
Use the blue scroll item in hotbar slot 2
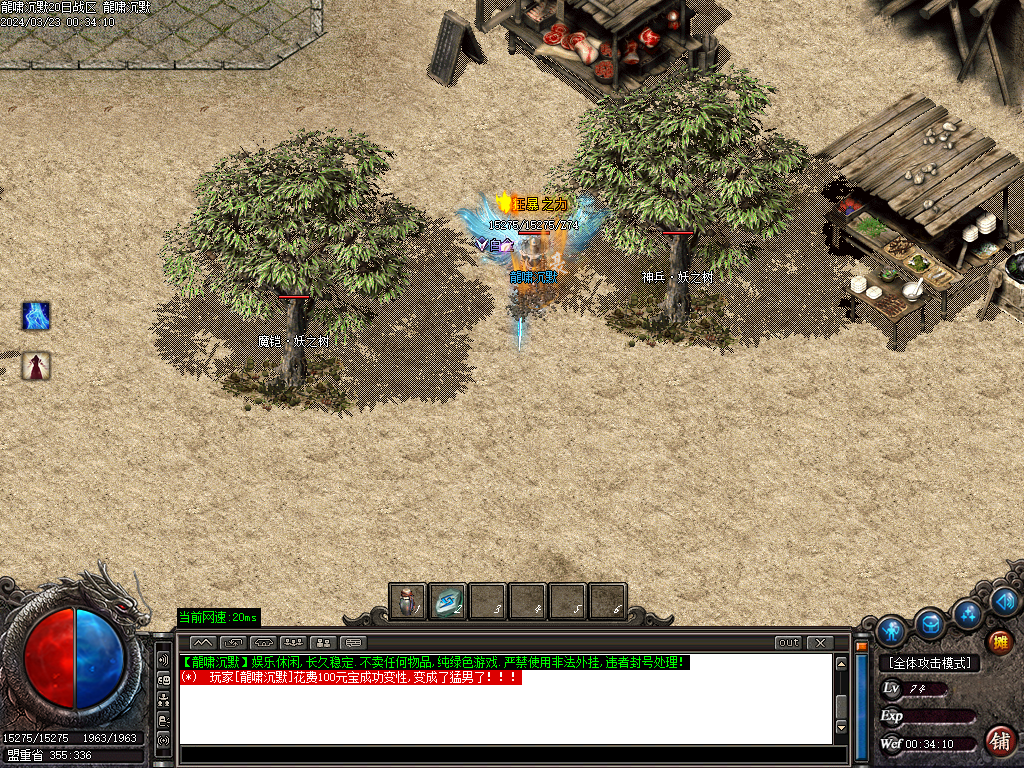click(447, 601)
